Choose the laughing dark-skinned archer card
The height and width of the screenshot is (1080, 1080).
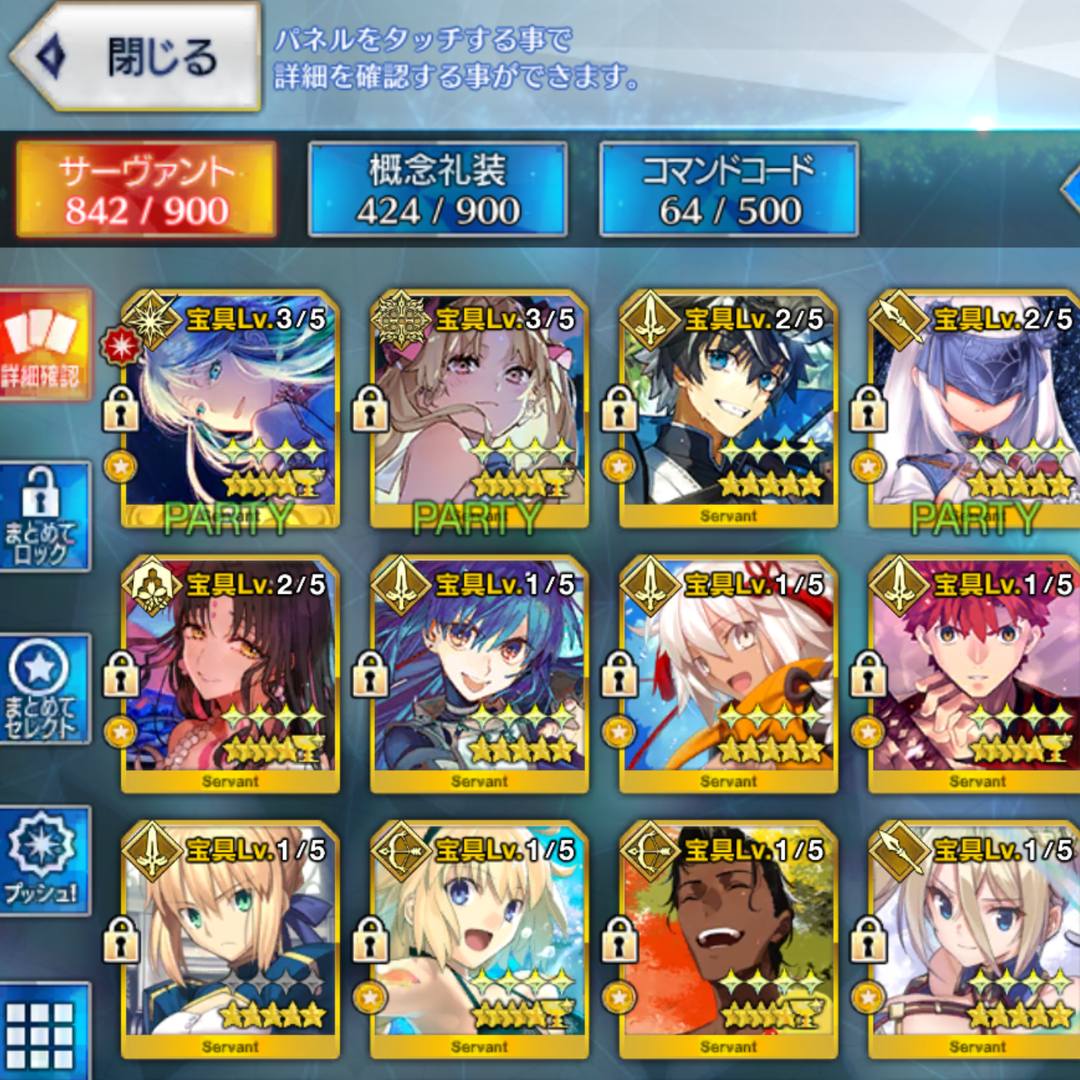(x=728, y=940)
